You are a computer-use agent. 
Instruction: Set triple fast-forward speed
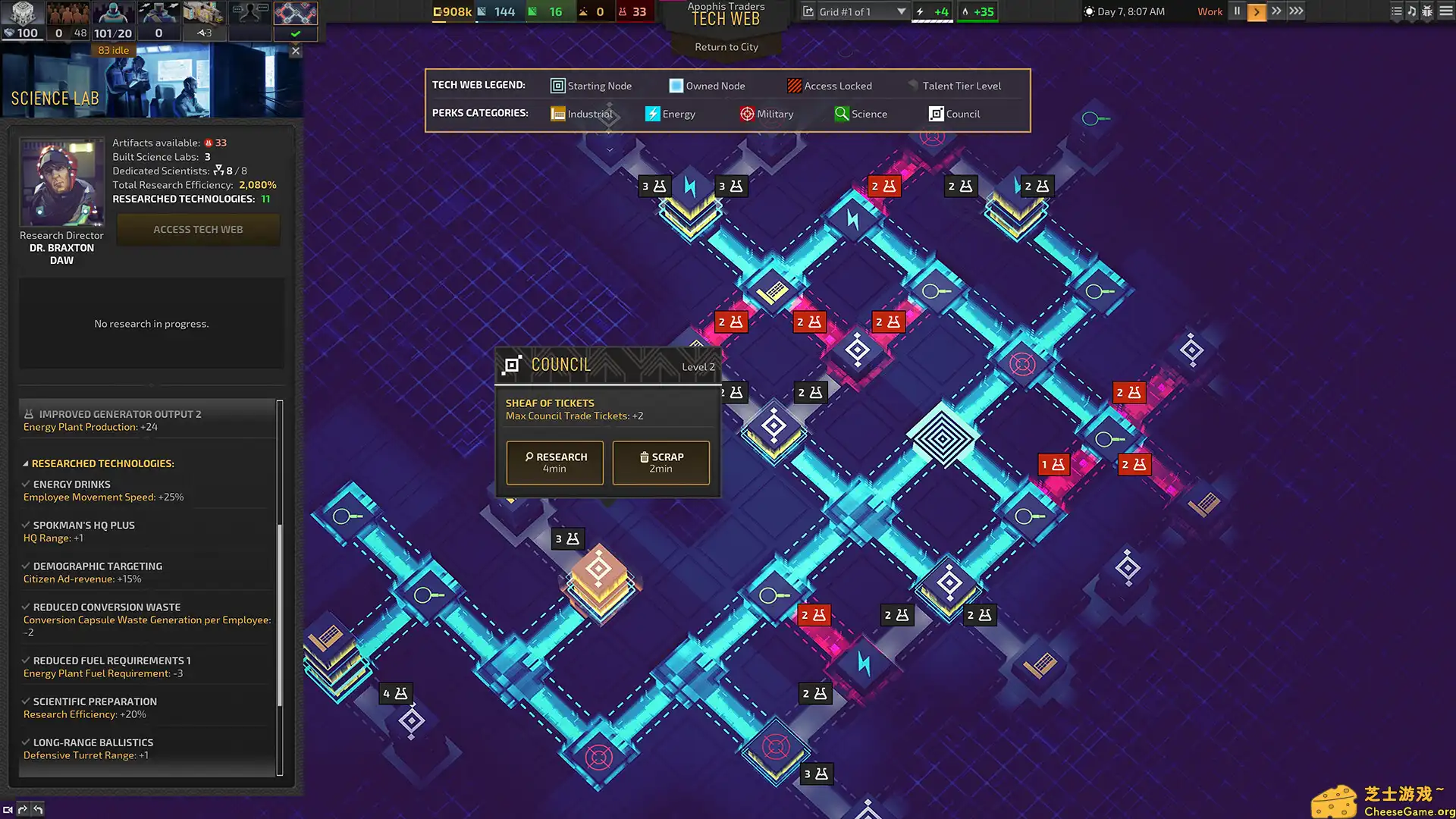[x=1296, y=11]
